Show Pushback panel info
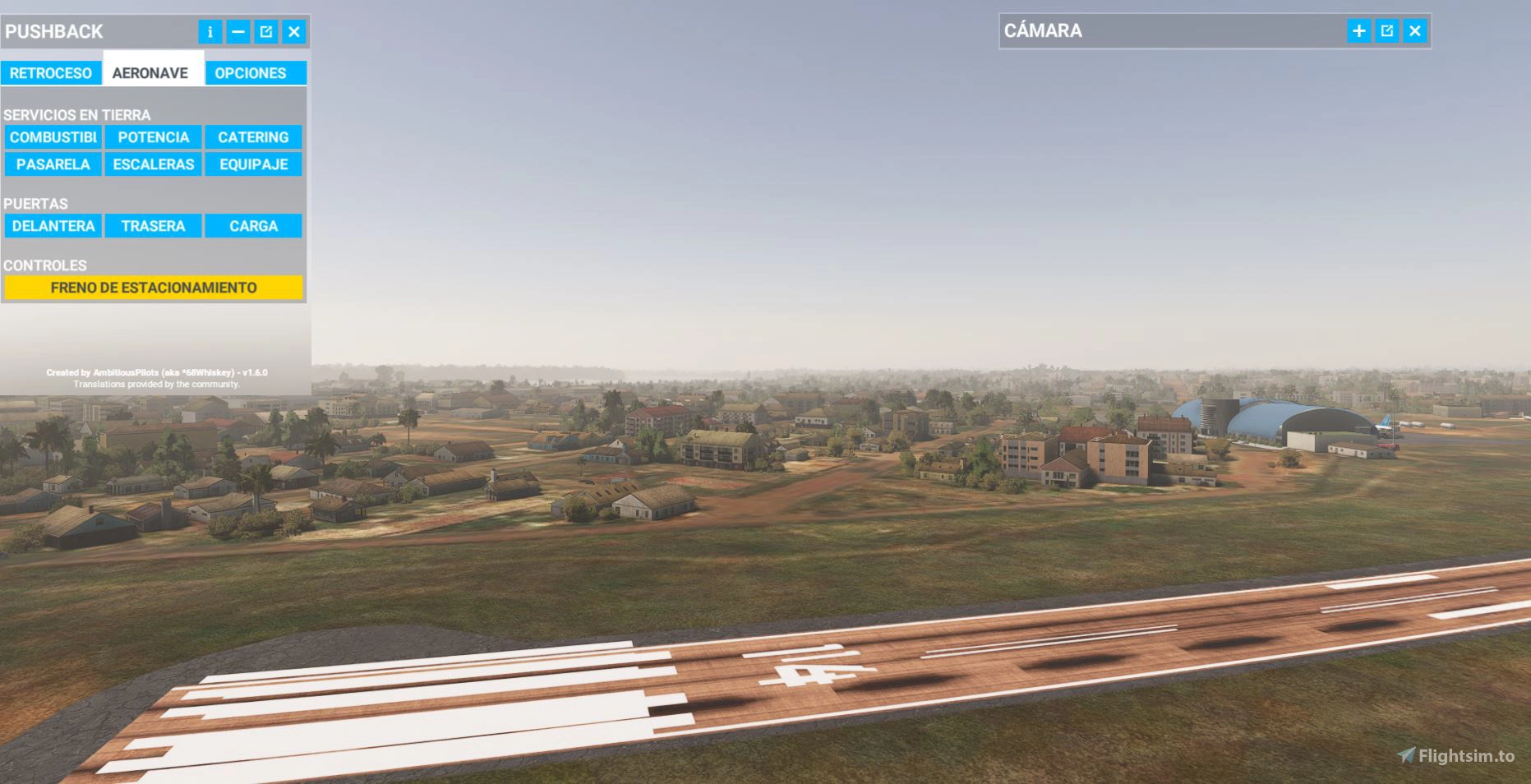Screen dimensions: 1531x784 pos(210,32)
